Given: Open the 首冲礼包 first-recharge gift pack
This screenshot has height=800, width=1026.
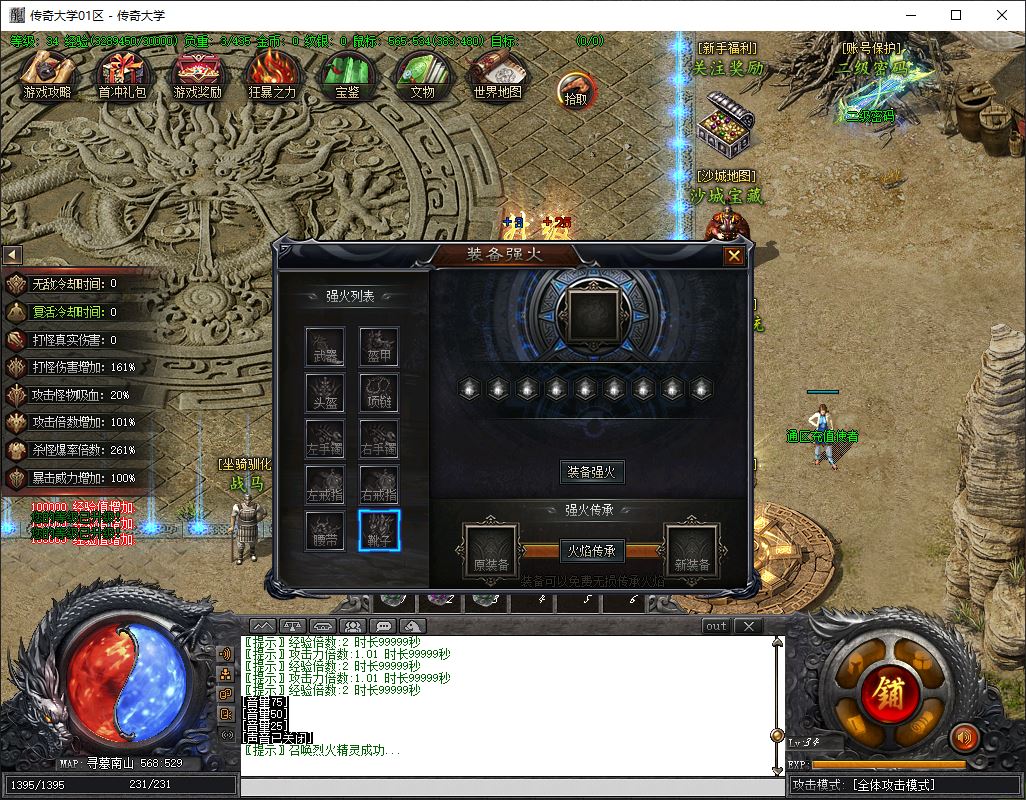Looking at the screenshot, I should pyautogui.click(x=122, y=76).
